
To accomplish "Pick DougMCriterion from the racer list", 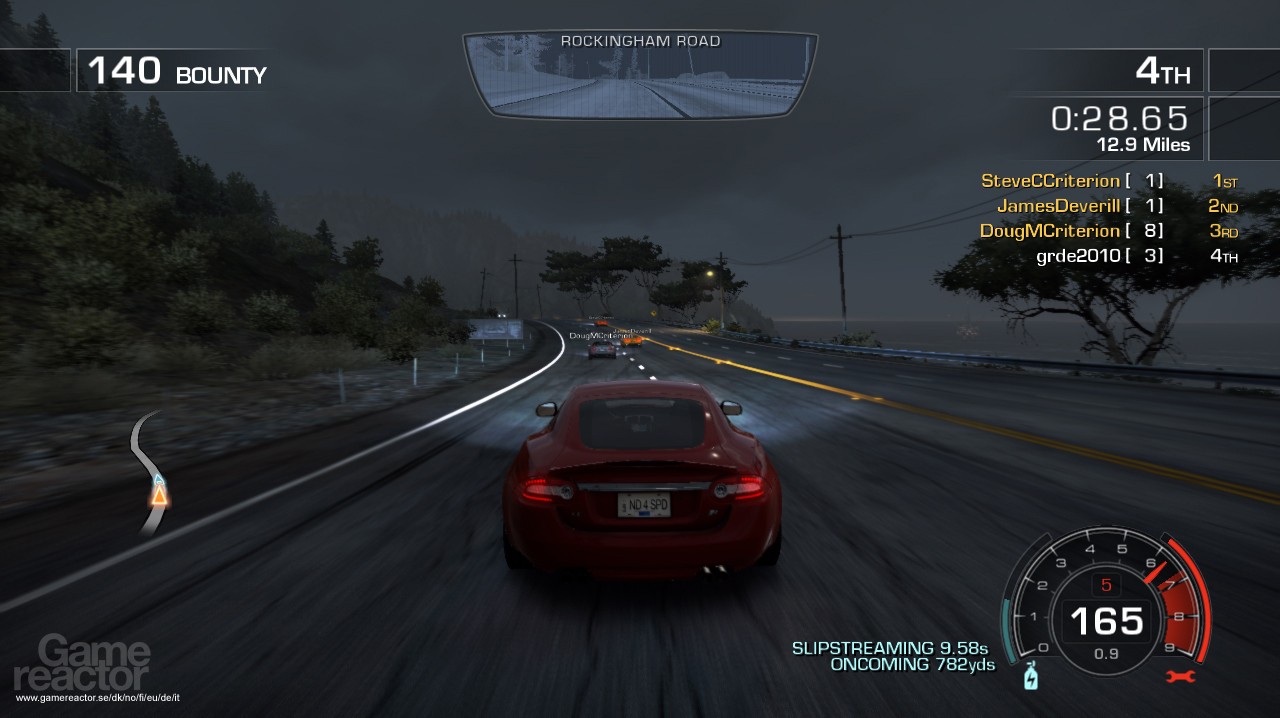I will coord(1050,231).
